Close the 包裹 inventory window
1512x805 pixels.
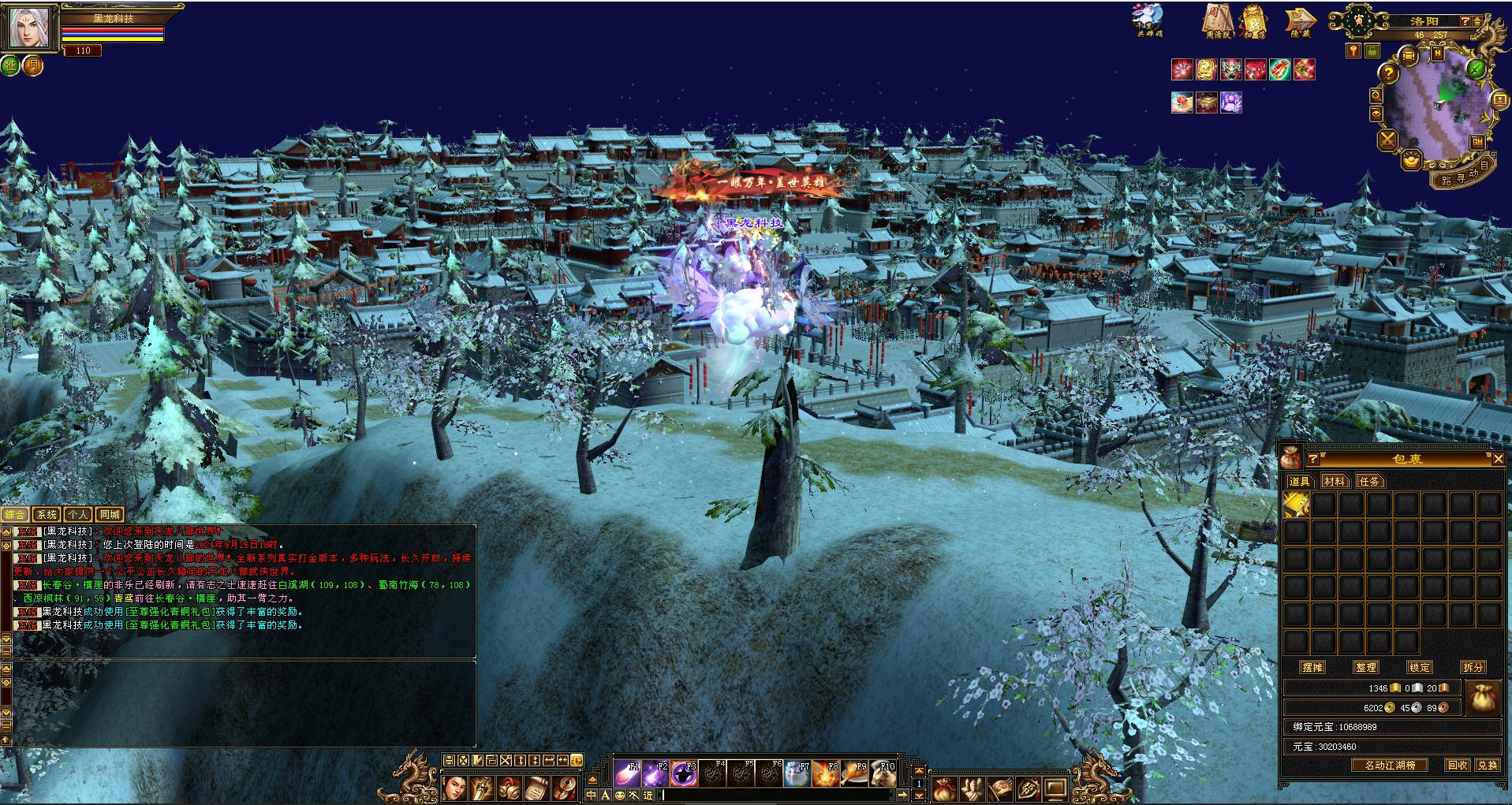coord(1498,458)
